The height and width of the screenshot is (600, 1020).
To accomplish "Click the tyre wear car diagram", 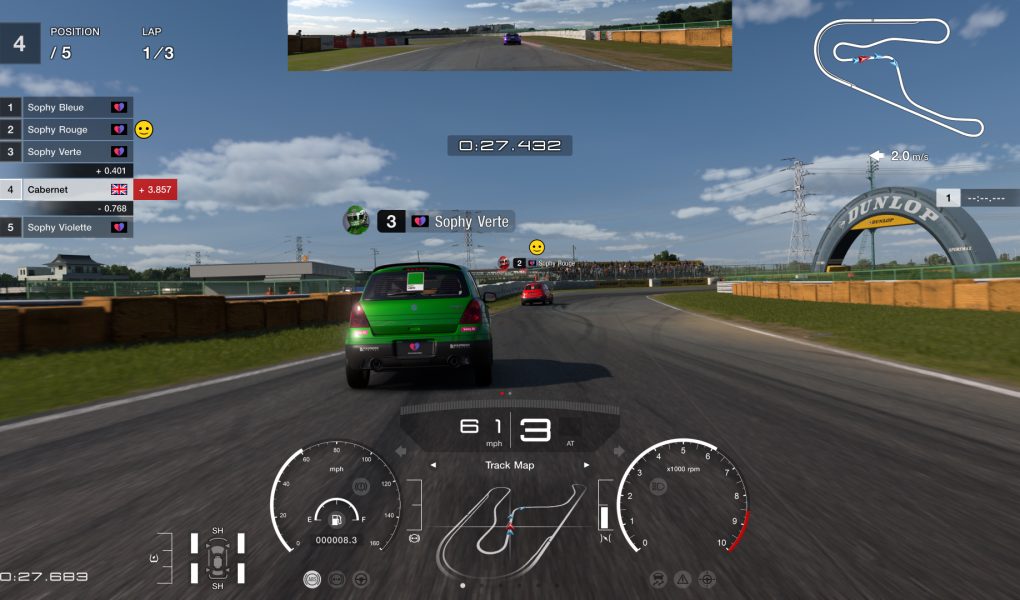I will [x=217, y=557].
